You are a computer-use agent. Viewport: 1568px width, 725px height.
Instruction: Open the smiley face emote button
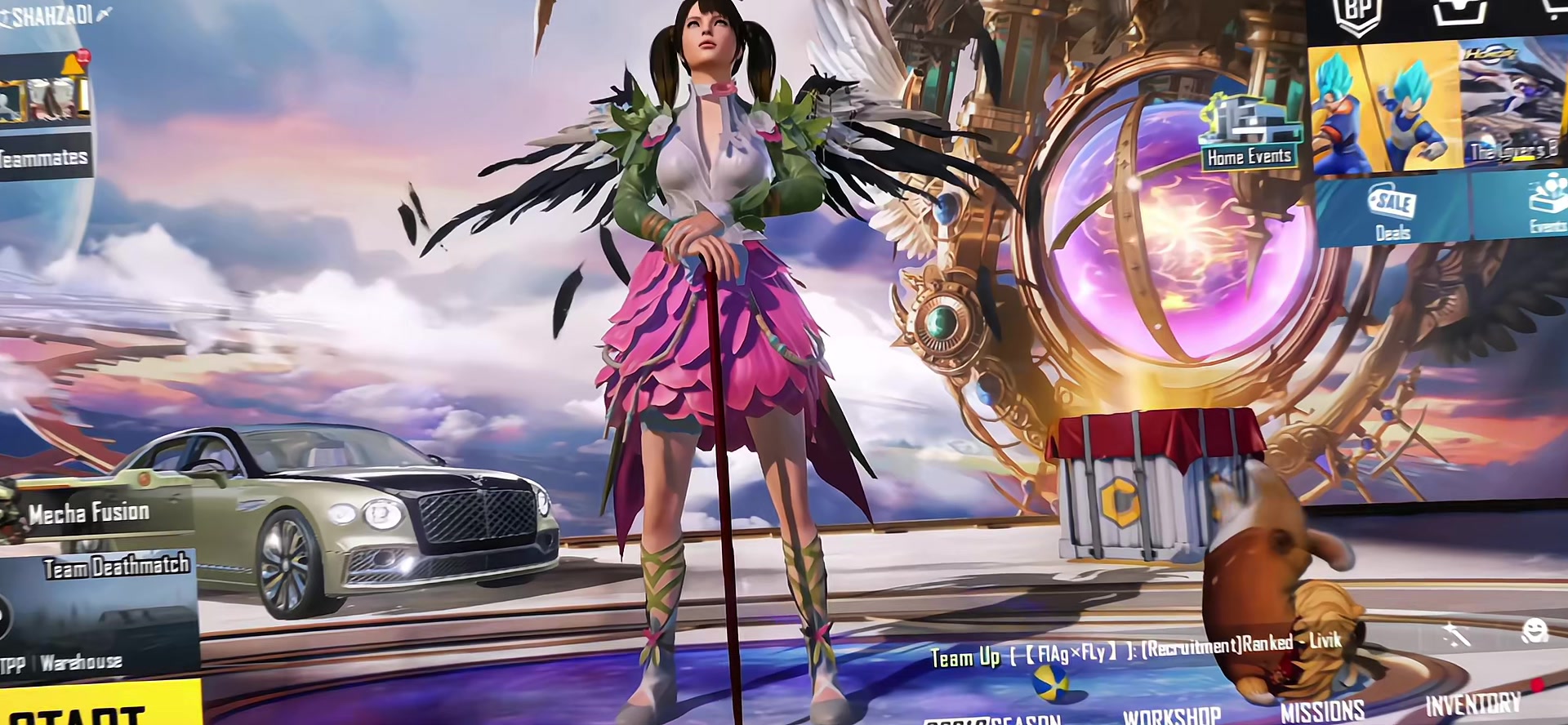(x=1535, y=631)
